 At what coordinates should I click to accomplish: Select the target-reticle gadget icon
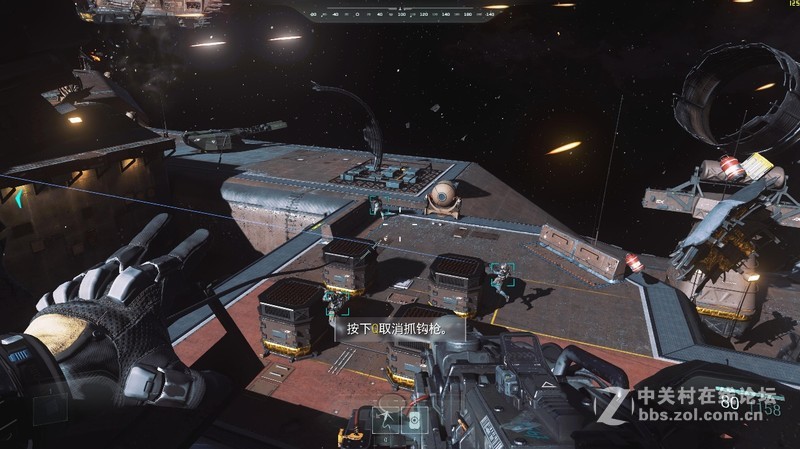tap(414, 420)
